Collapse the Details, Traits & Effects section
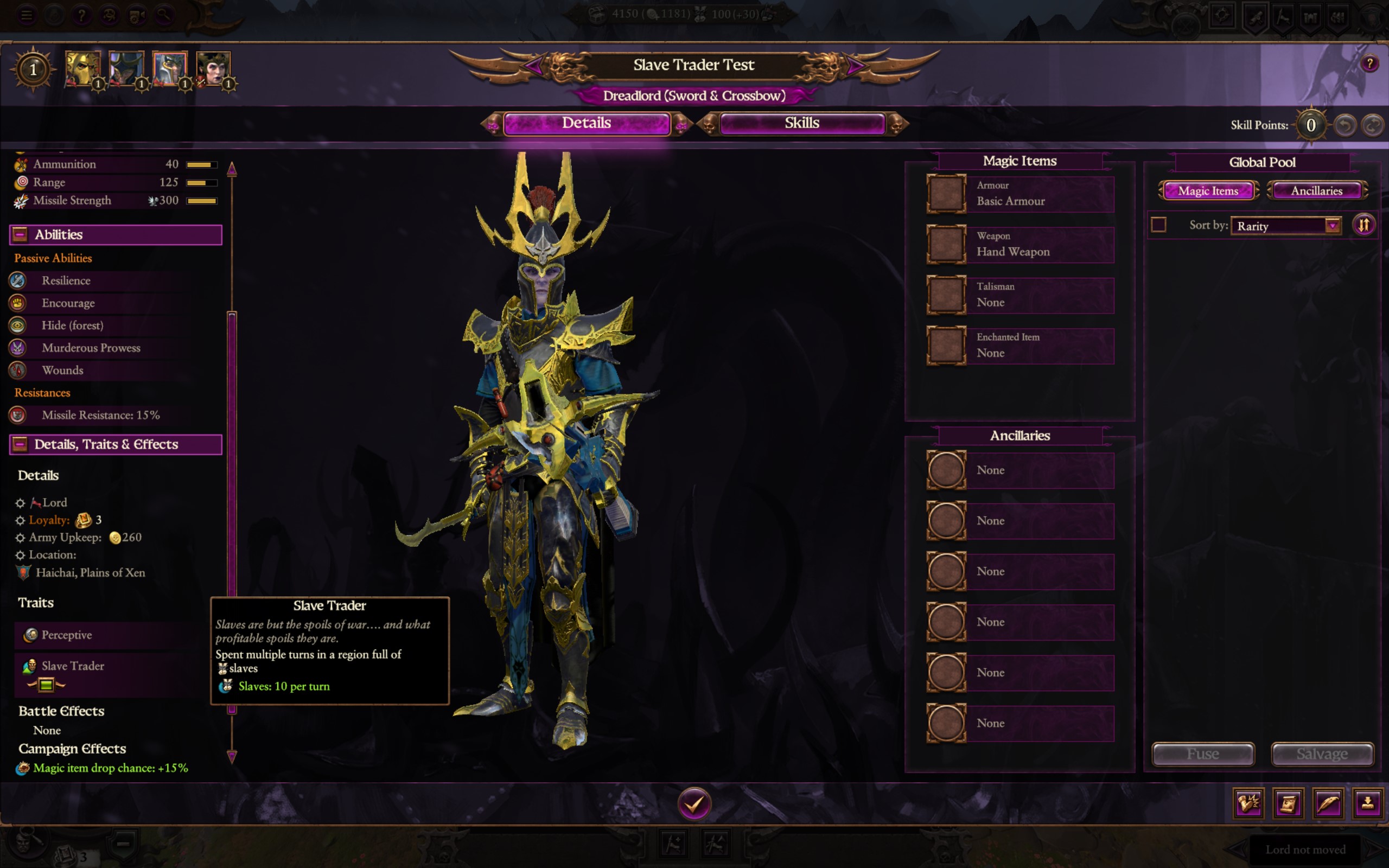Image resolution: width=1389 pixels, height=868 pixels. (21, 444)
